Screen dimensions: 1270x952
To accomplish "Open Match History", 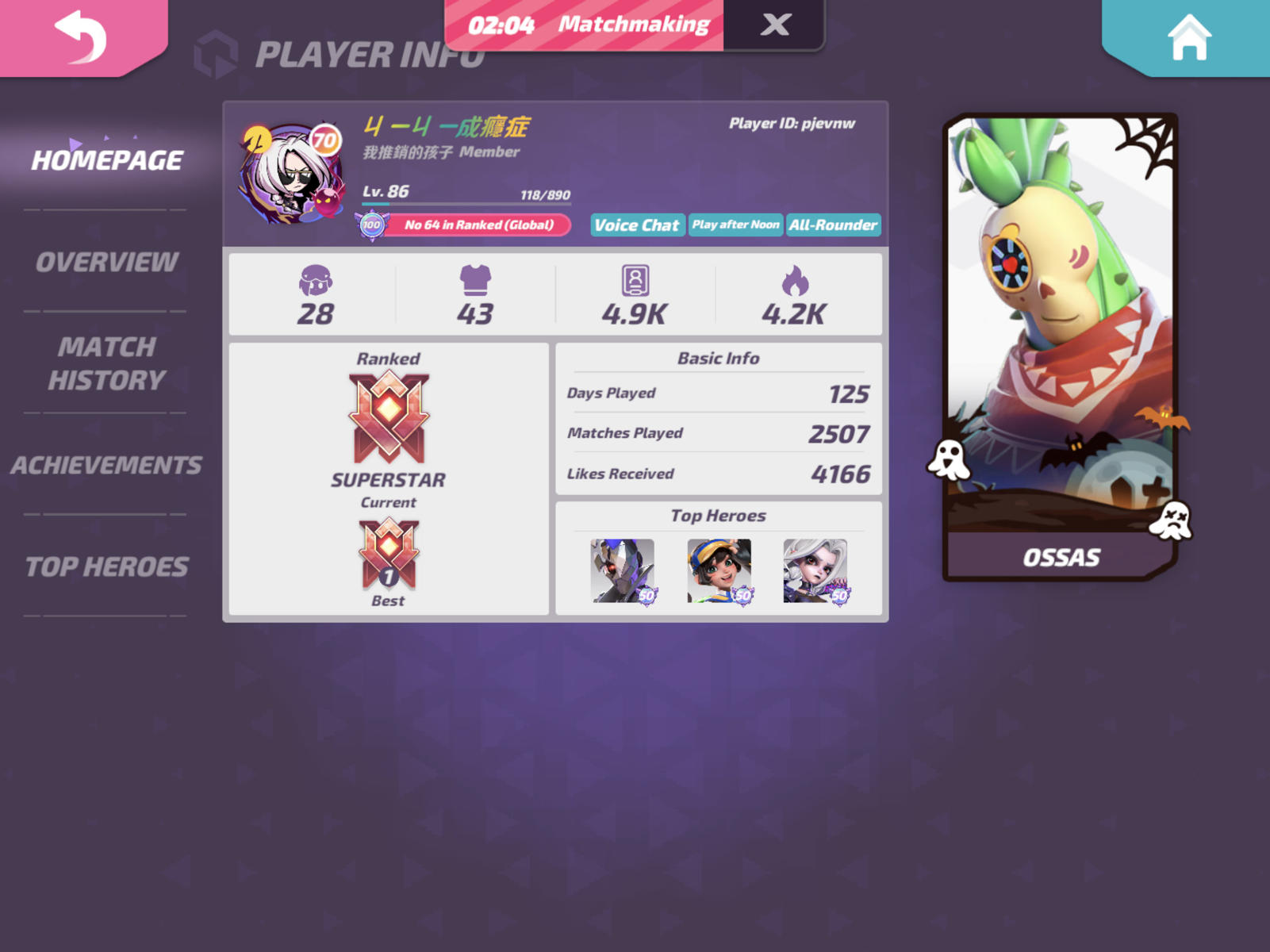I will coord(107,363).
